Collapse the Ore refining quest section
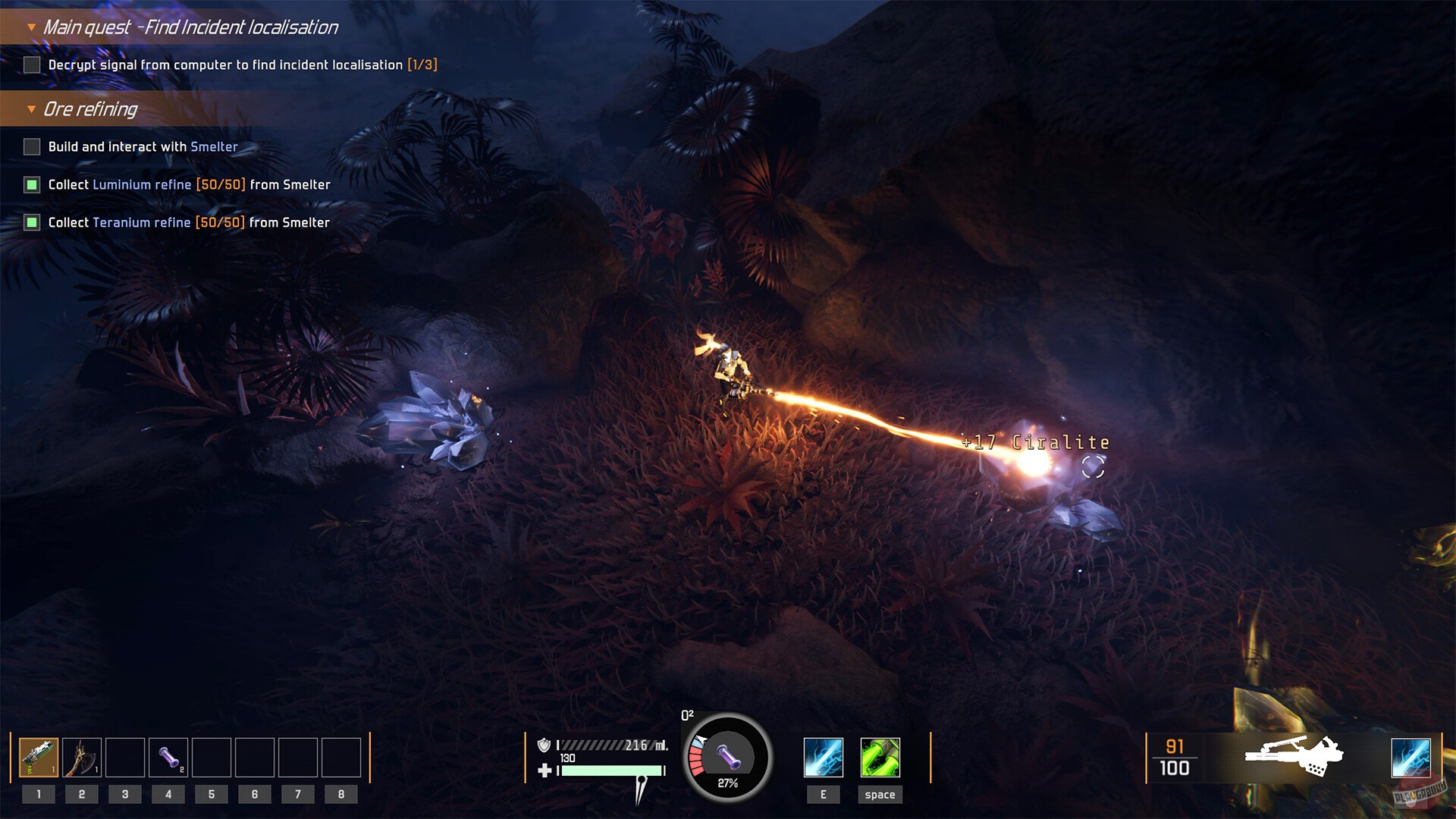This screenshot has width=1456, height=819. click(31, 109)
